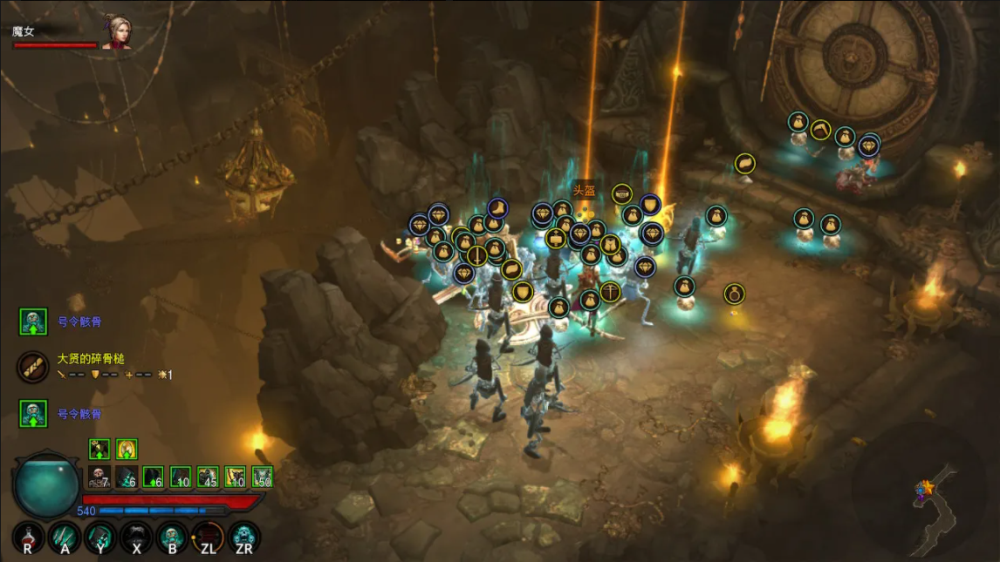Image resolution: width=1000 pixels, height=562 pixels.
Task: Cast the skill icon above the B glyph
Action: pos(172,538)
